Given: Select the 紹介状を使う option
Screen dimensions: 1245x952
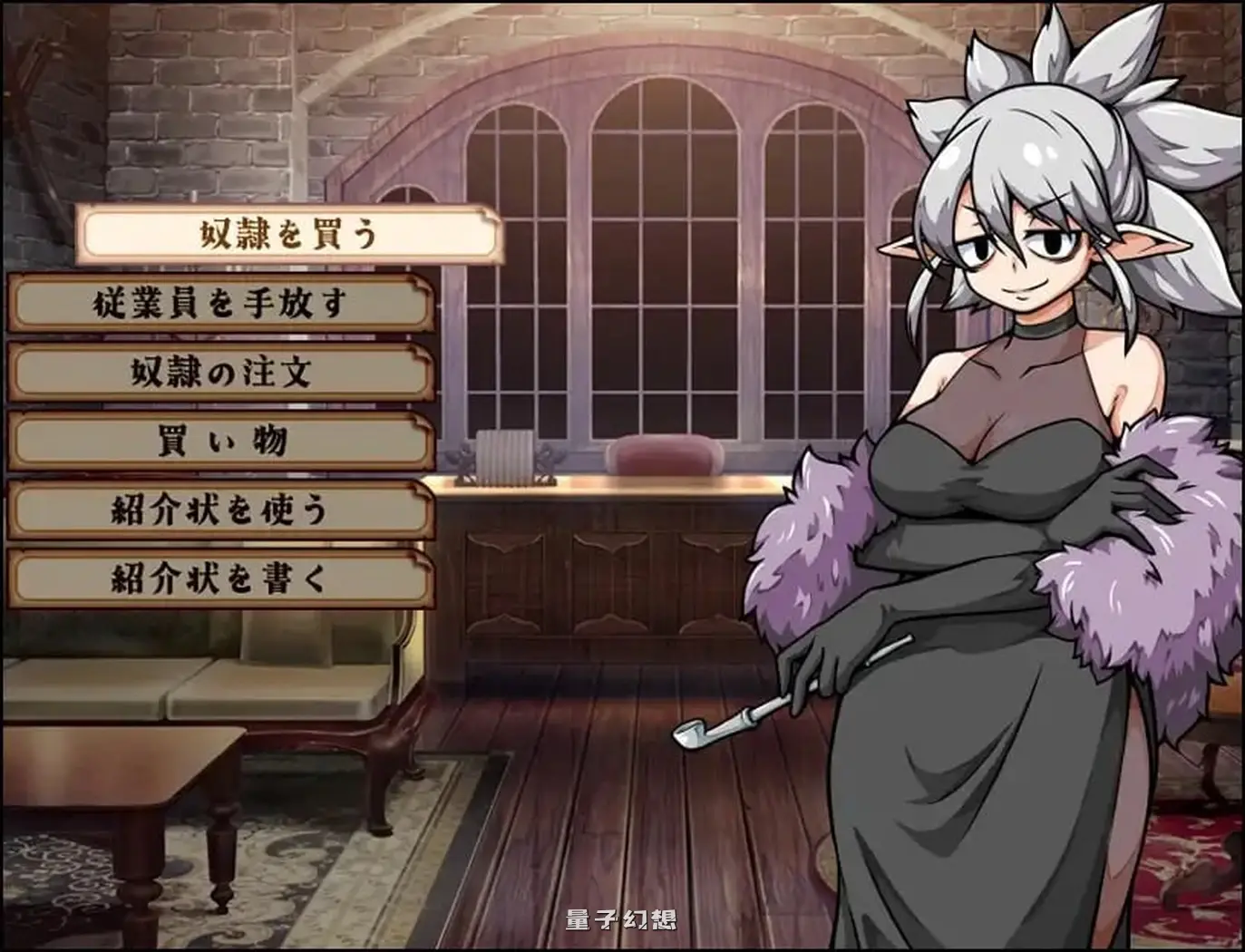Looking at the screenshot, I should (218, 508).
